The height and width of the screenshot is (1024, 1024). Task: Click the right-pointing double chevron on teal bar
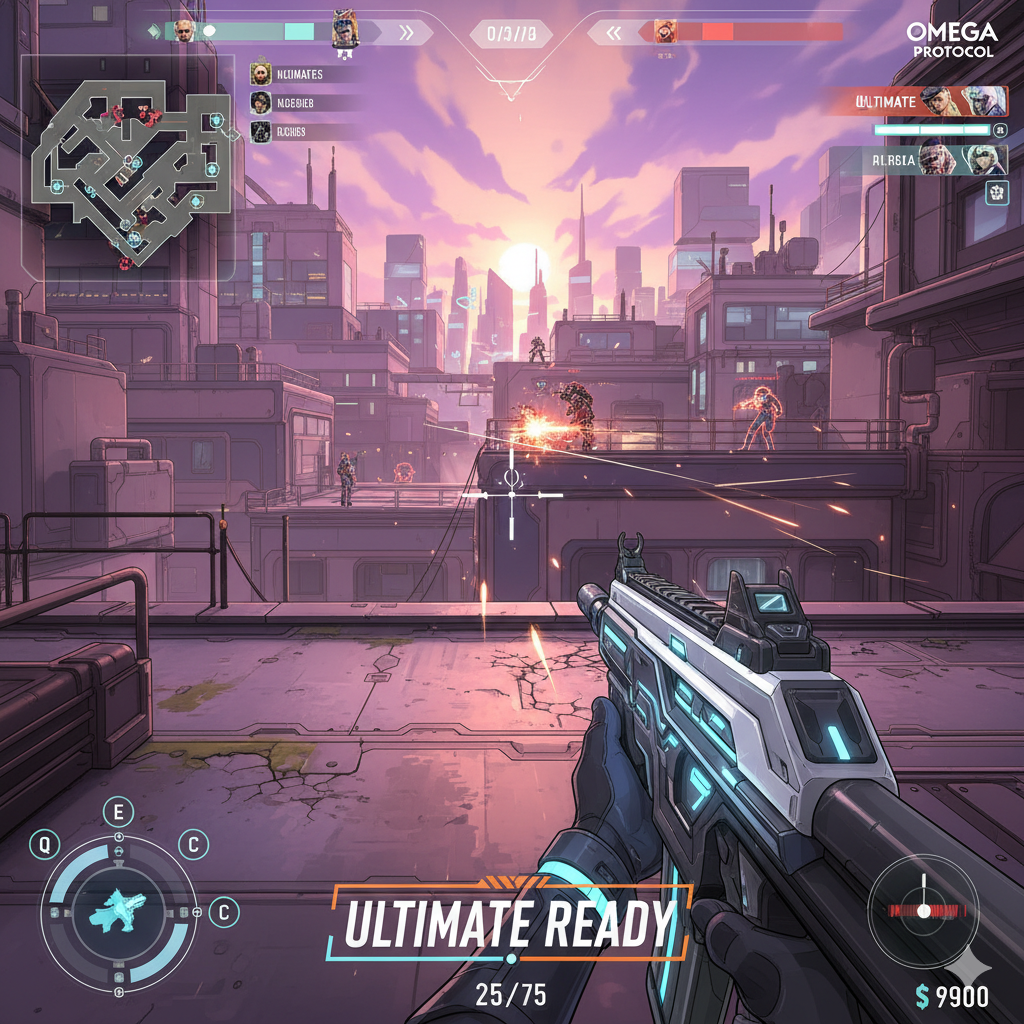(406, 33)
